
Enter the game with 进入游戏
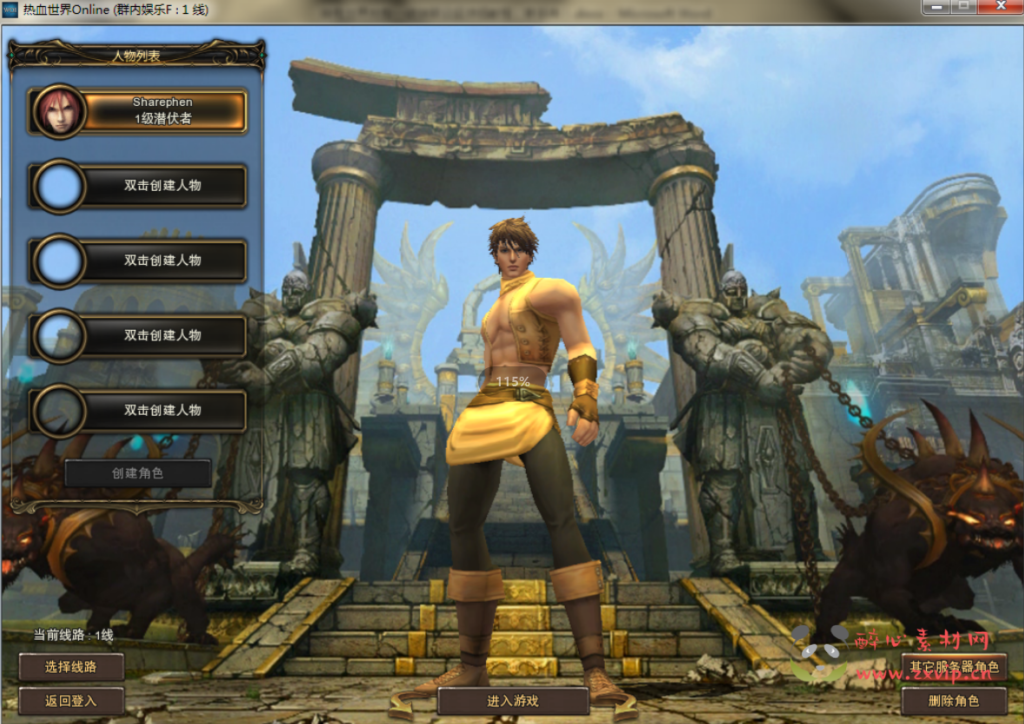pyautogui.click(x=512, y=701)
